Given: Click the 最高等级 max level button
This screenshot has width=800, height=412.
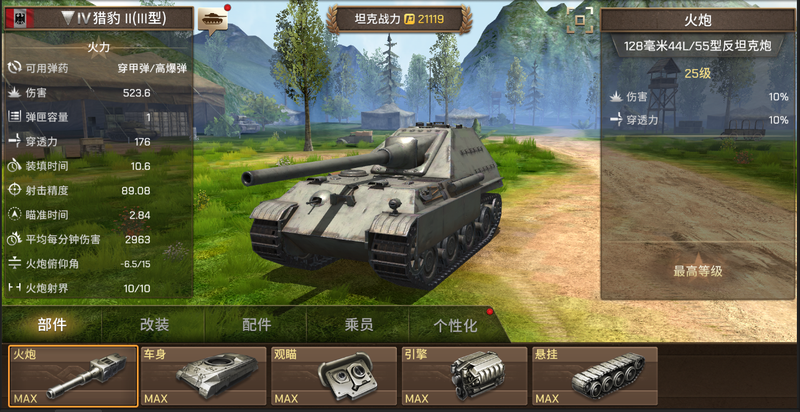Looking at the screenshot, I should point(697,271).
